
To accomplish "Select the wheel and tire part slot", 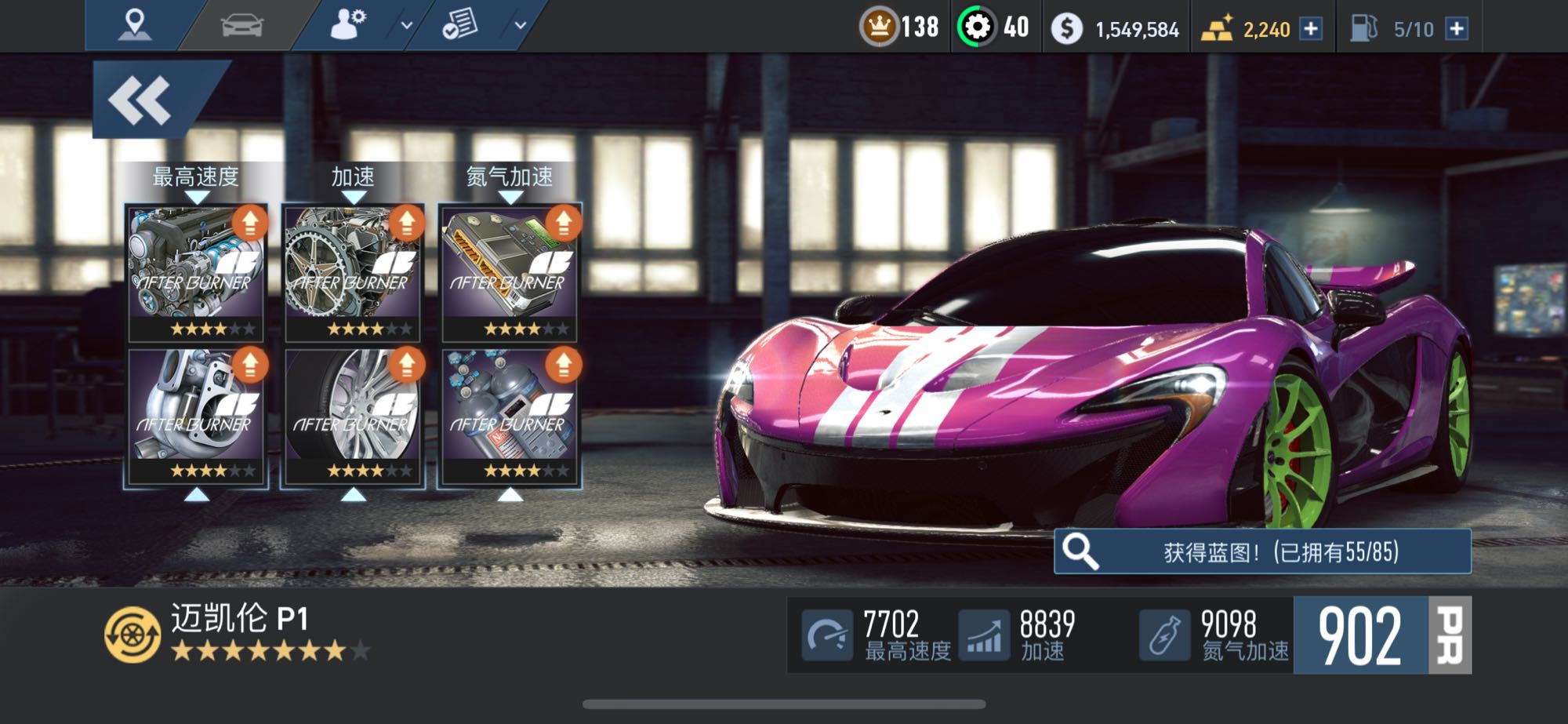I will [353, 416].
